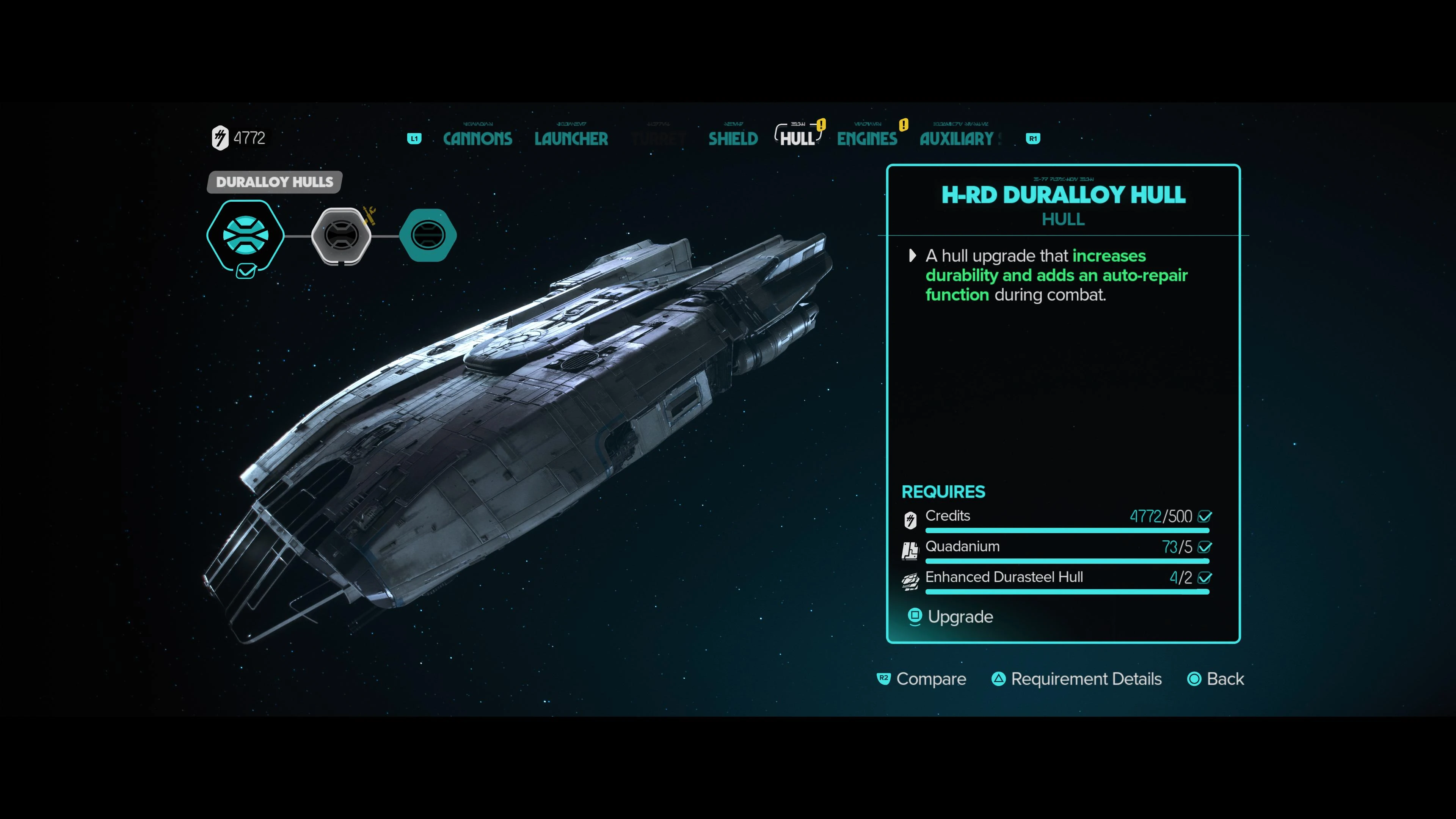Screen dimensions: 1456x819
Task: Select the third teal hull upgrade node
Action: tap(428, 235)
